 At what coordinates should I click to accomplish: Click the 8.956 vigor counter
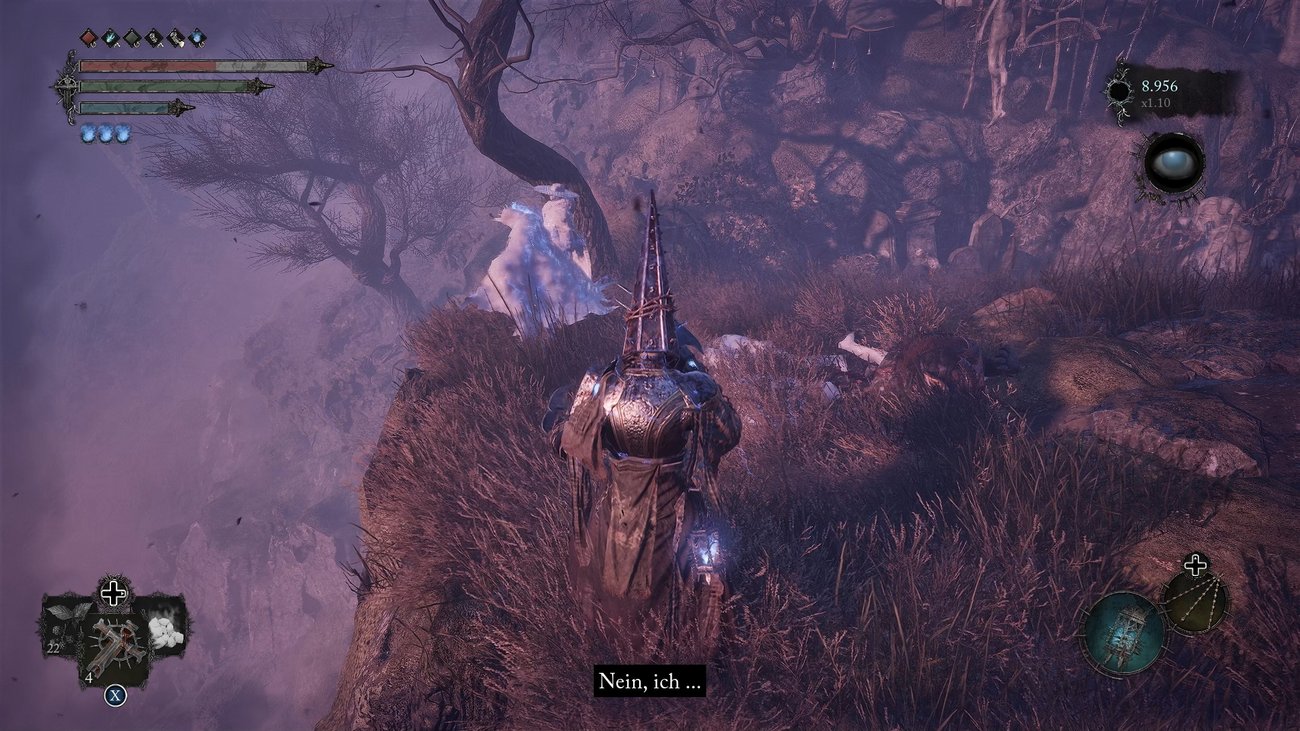[1159, 86]
